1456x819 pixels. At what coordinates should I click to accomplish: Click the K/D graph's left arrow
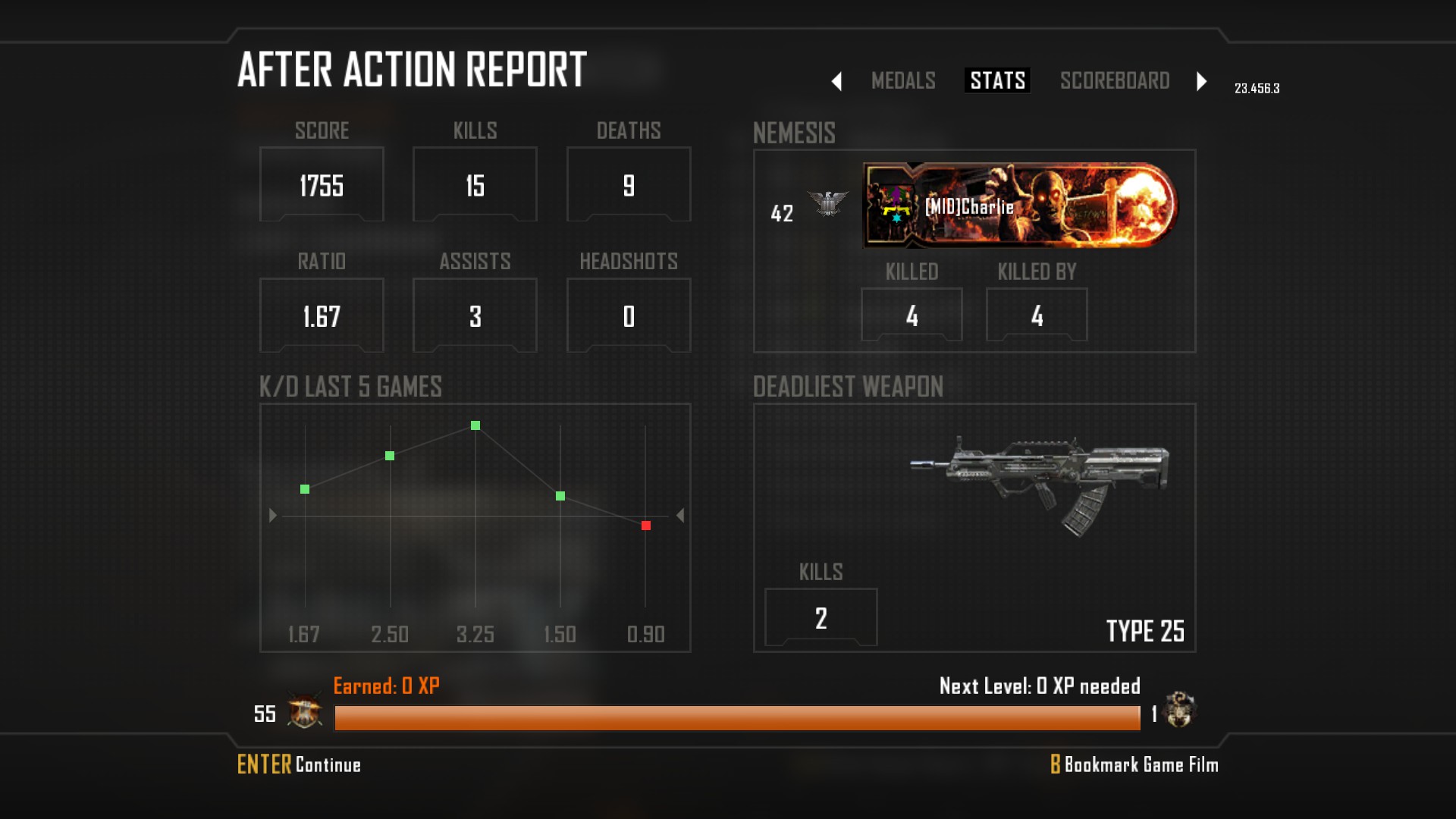click(x=273, y=516)
